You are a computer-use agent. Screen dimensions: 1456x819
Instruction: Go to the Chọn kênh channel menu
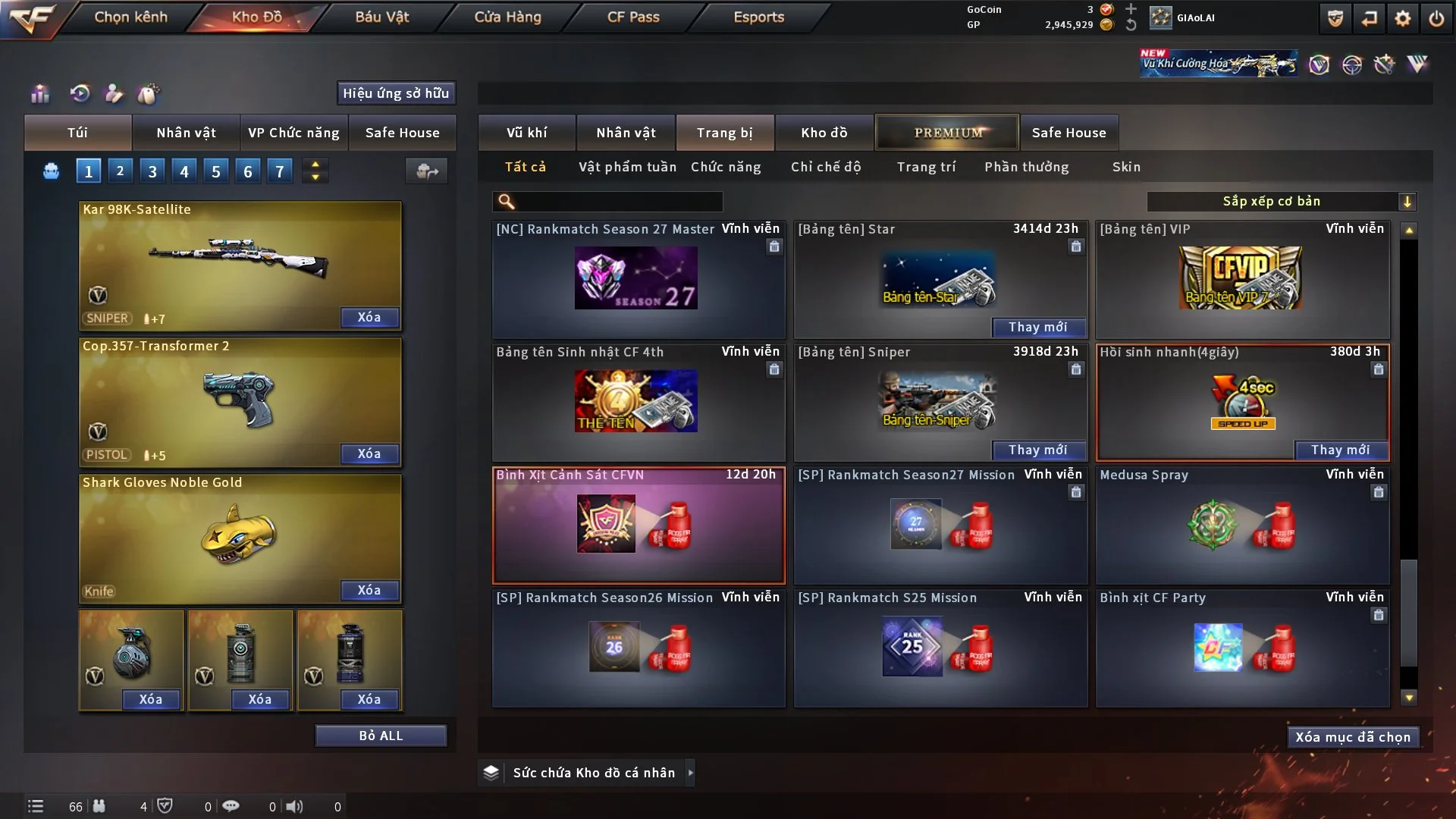coord(130,17)
